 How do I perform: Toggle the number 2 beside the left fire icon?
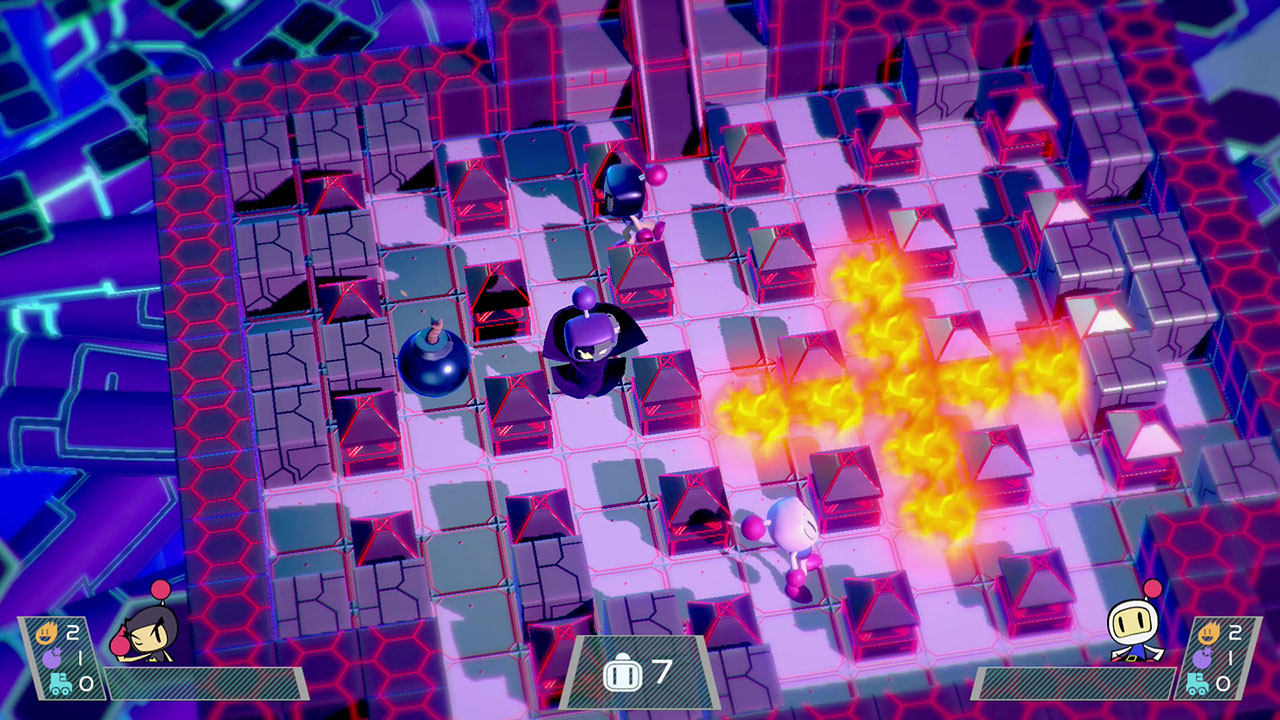pos(71,632)
